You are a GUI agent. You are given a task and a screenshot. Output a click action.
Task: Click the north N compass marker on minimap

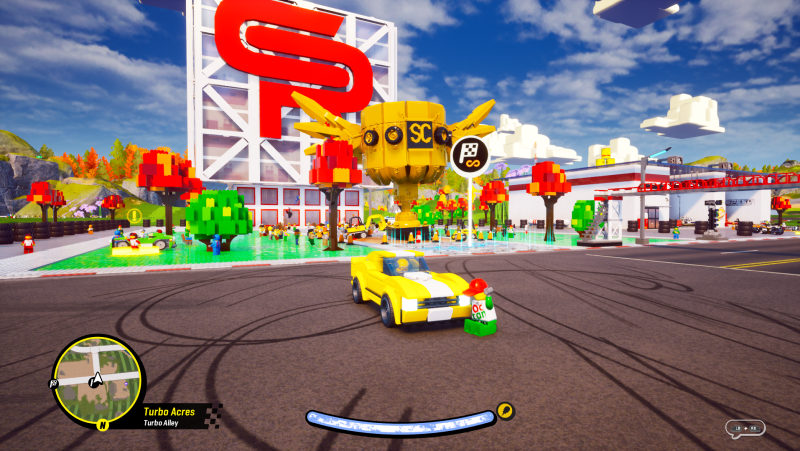(x=102, y=424)
